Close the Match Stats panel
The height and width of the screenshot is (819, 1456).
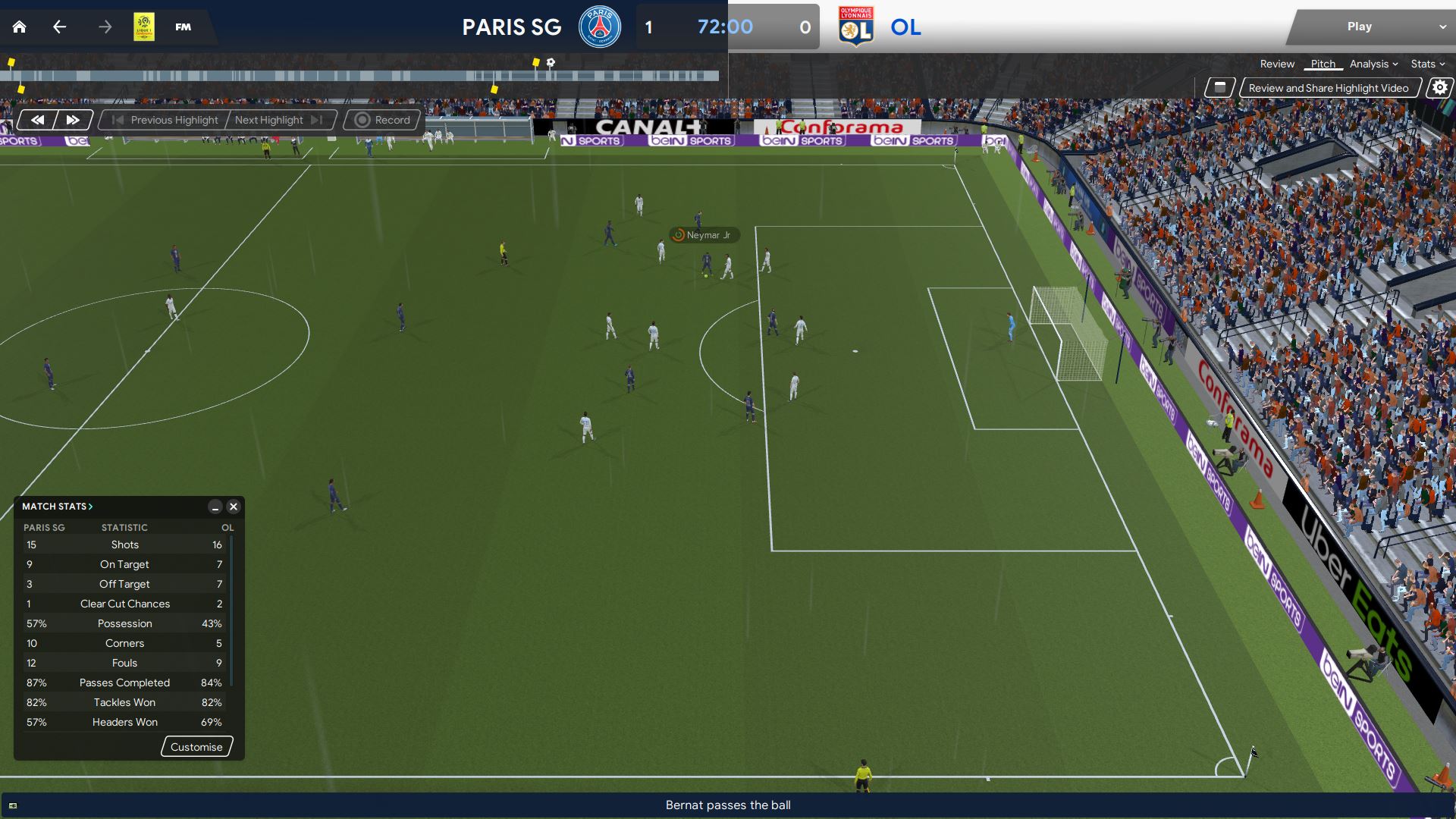pyautogui.click(x=234, y=507)
